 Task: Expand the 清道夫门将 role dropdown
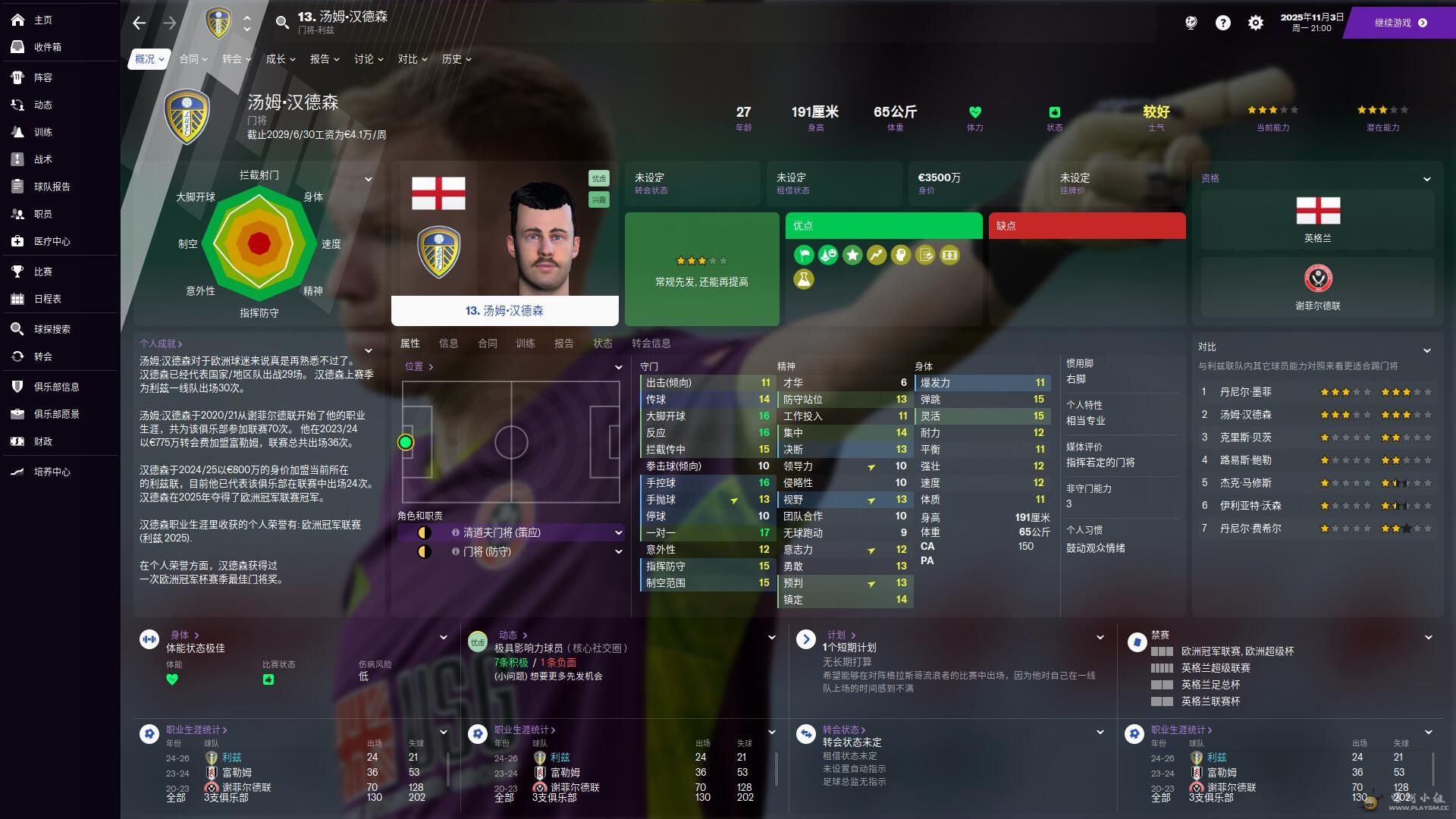(618, 533)
